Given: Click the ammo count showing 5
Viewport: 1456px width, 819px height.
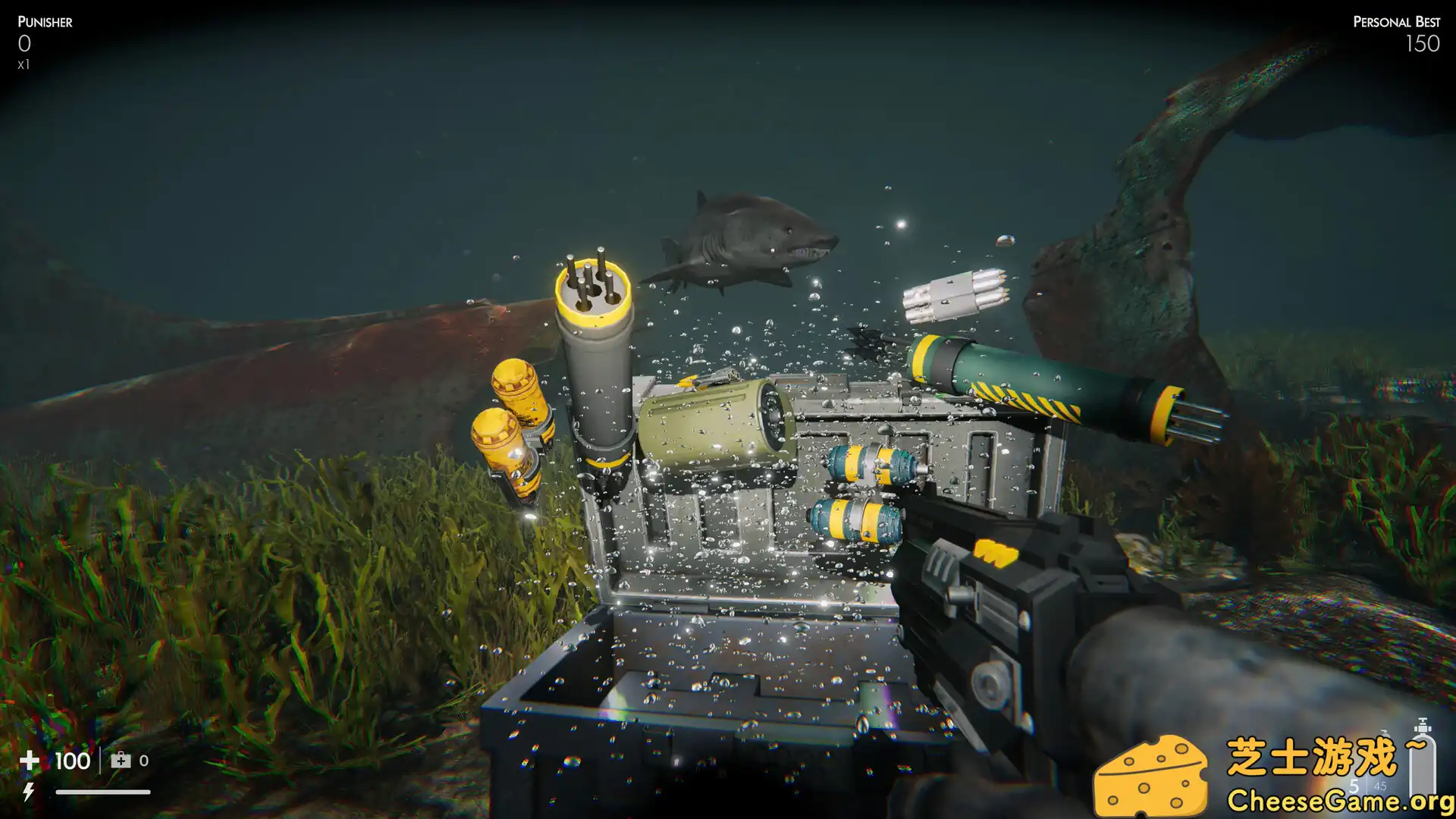Looking at the screenshot, I should pos(1354,786).
